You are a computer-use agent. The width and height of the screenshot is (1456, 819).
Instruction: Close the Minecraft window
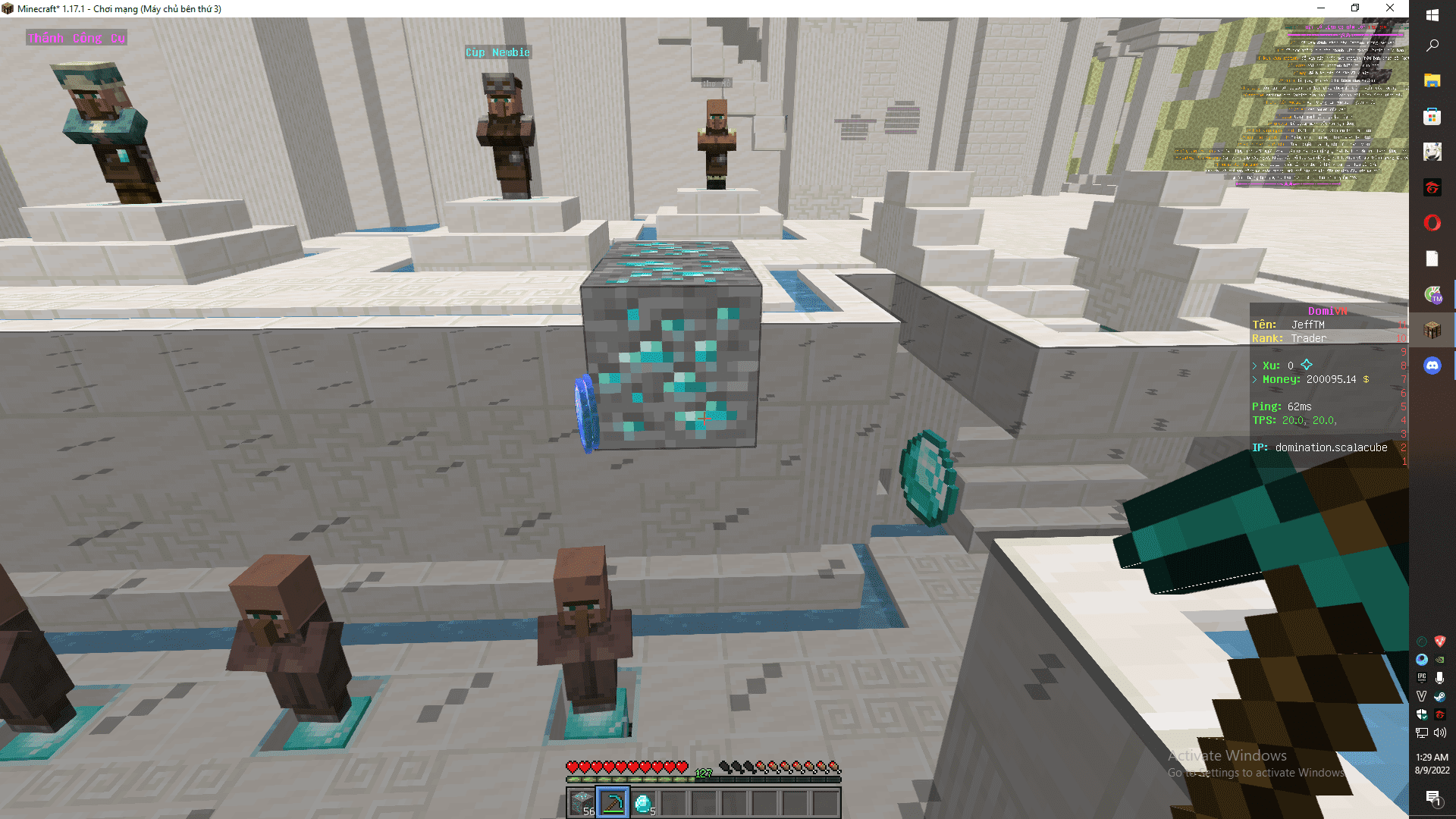tap(1390, 8)
